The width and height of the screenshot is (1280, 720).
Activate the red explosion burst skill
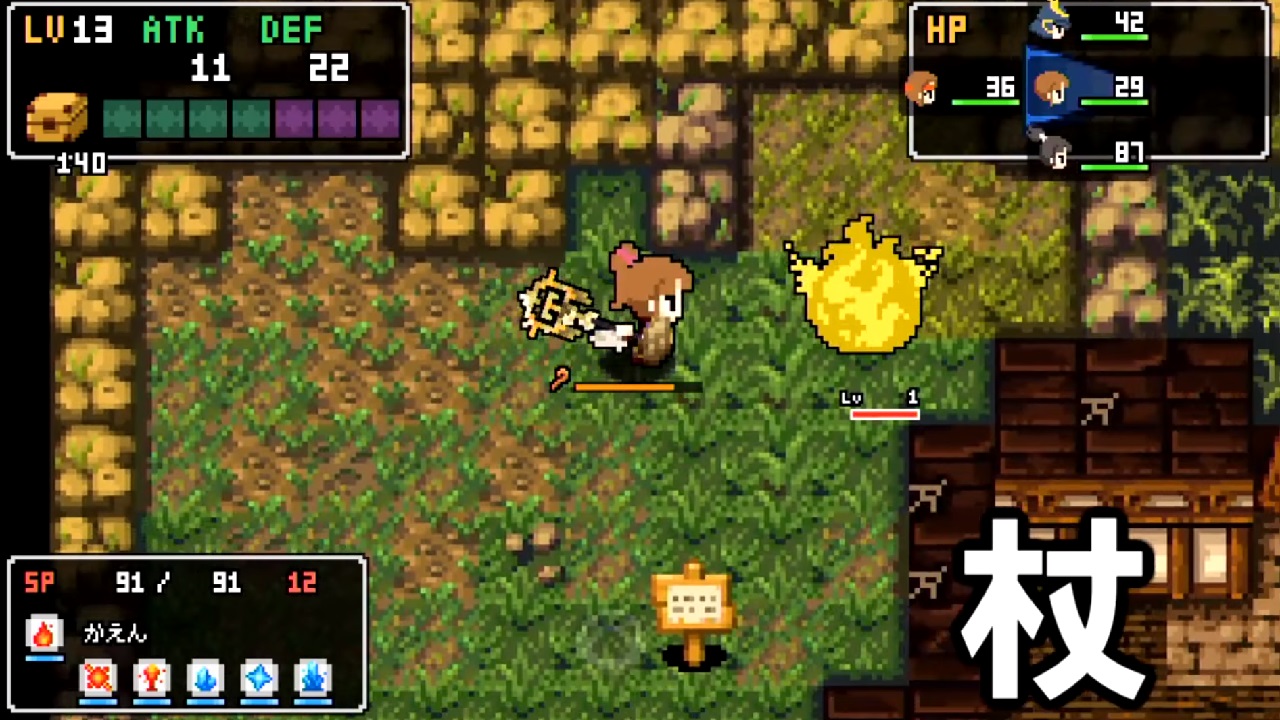click(x=98, y=679)
